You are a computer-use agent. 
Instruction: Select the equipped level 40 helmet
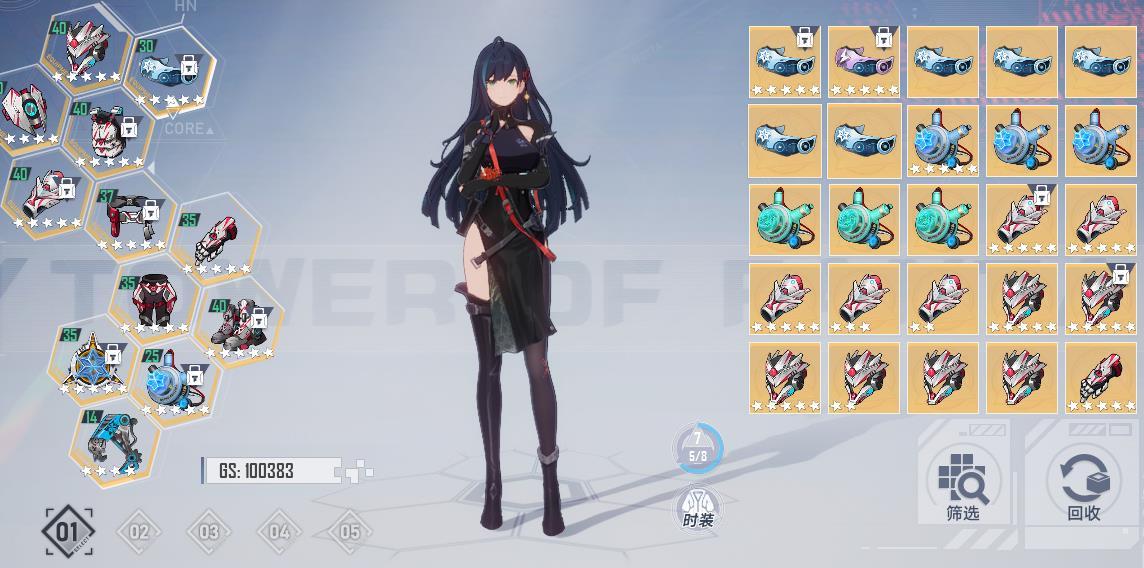coord(85,48)
